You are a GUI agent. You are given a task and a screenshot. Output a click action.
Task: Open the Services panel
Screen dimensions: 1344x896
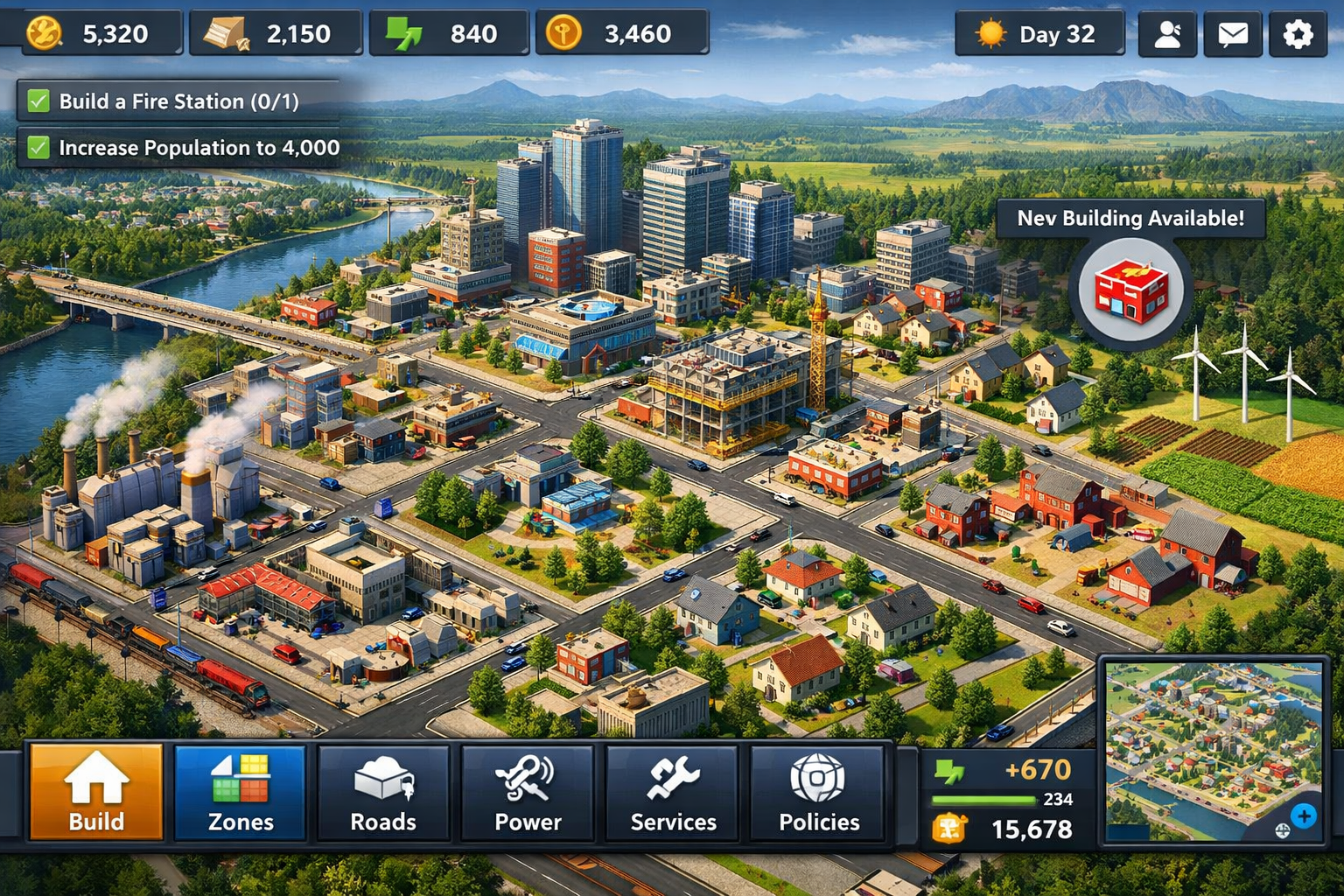(671, 792)
